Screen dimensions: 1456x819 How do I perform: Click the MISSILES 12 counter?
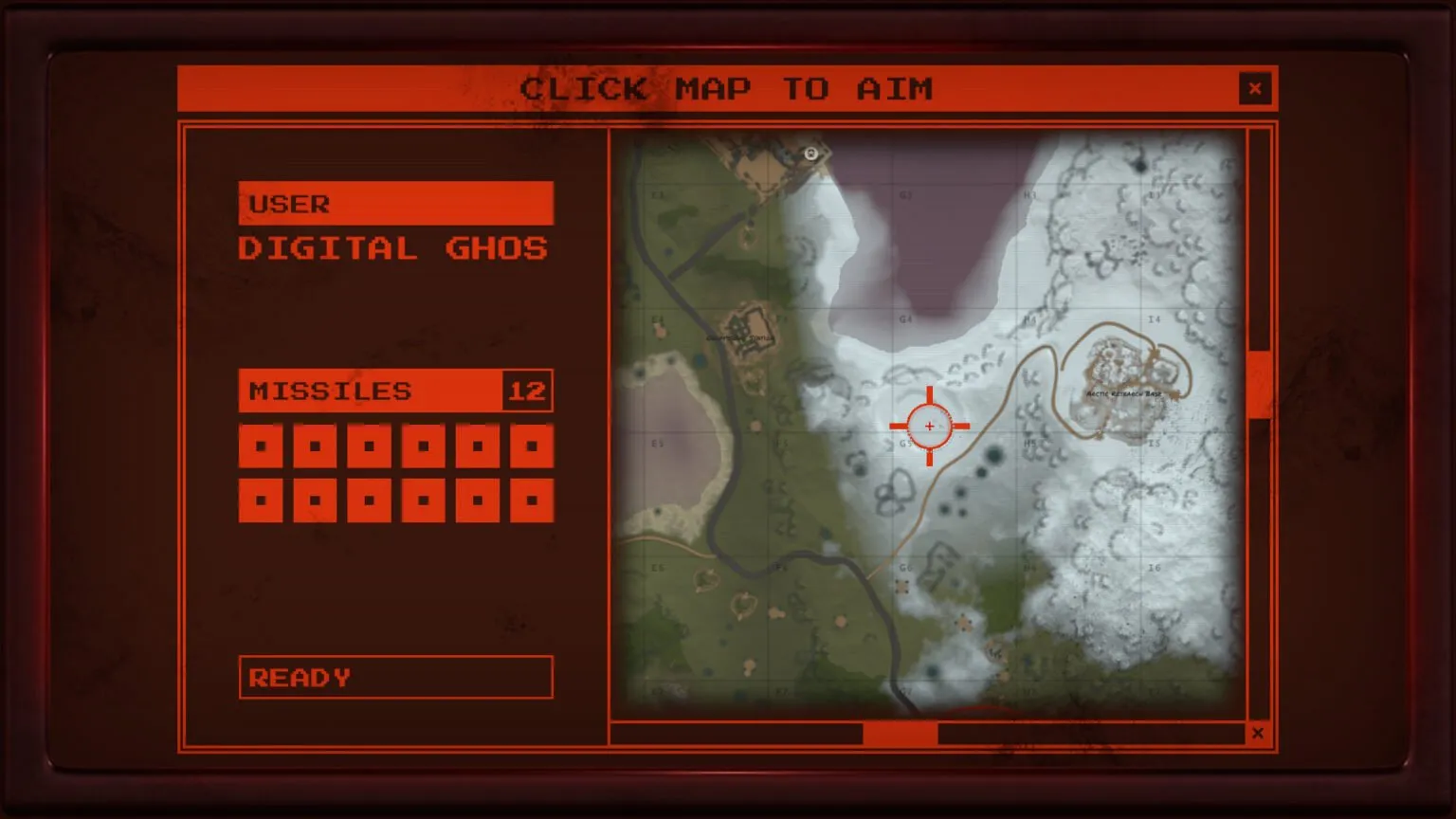395,391
